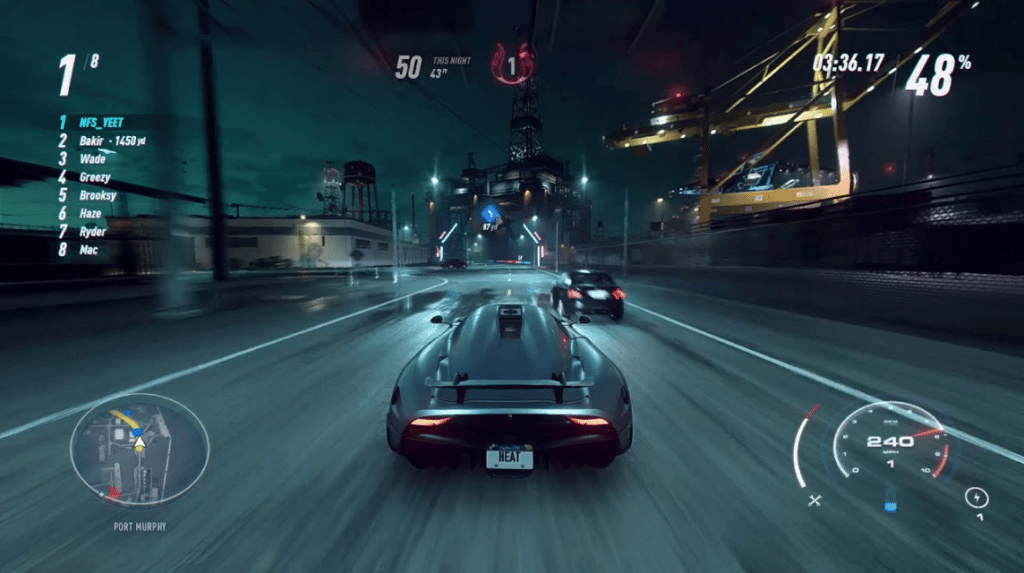Select Ryder in the standings
This screenshot has height=573, width=1024.
(x=92, y=231)
